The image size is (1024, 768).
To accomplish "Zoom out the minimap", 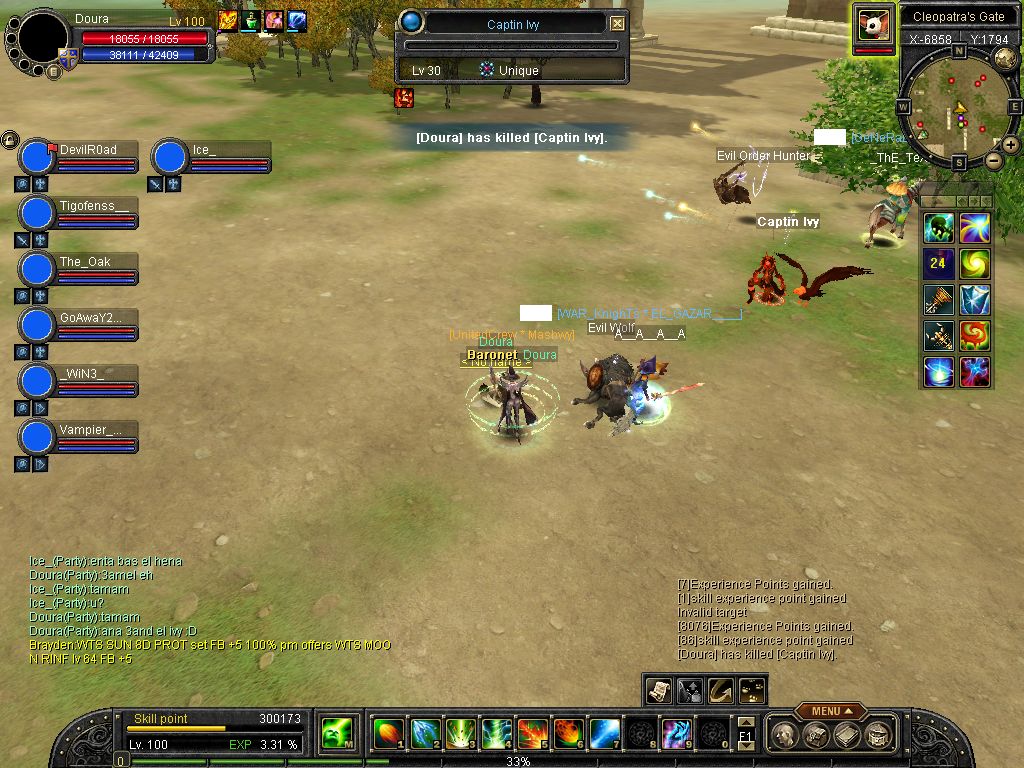I will 993,160.
